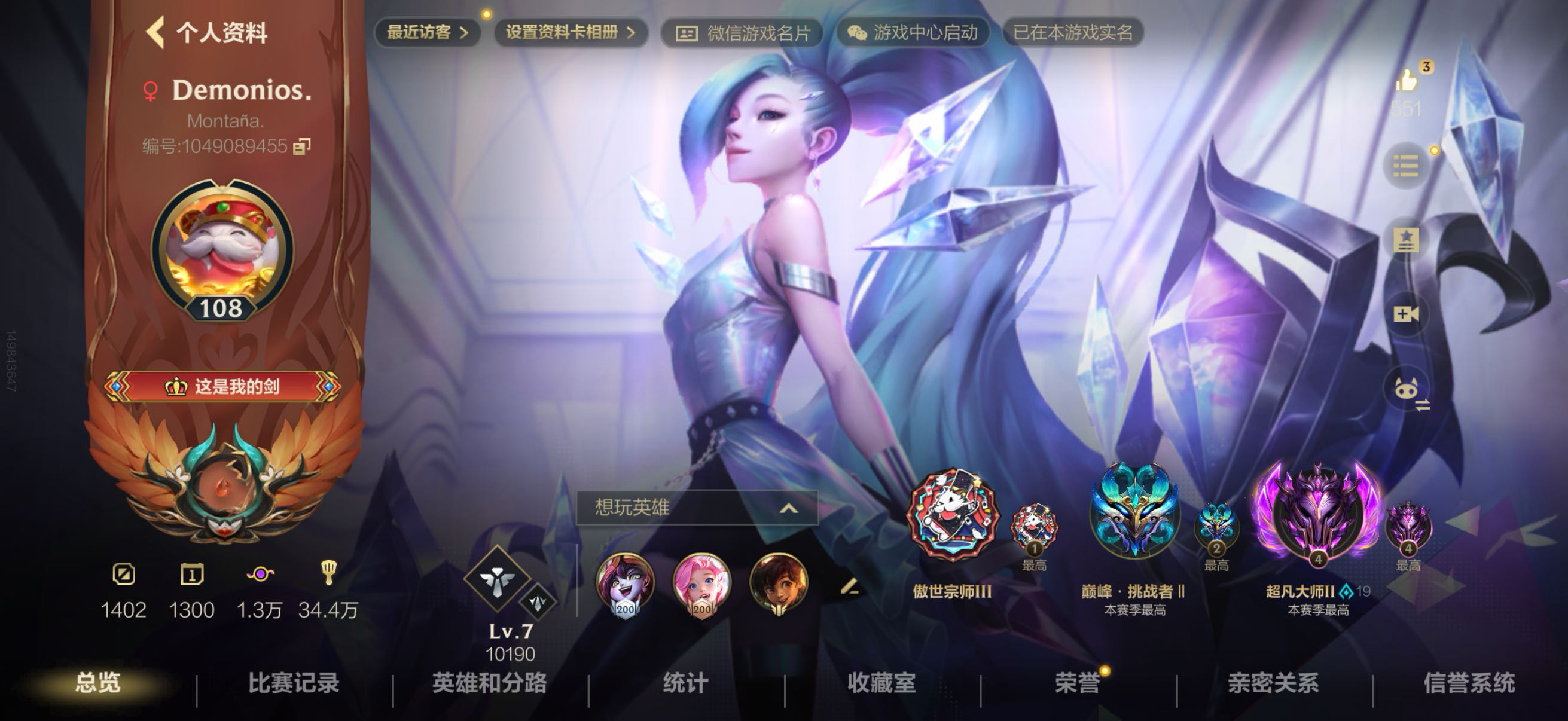This screenshot has height=721, width=1568.
Task: Click the video camera icon
Action: [x=1406, y=314]
